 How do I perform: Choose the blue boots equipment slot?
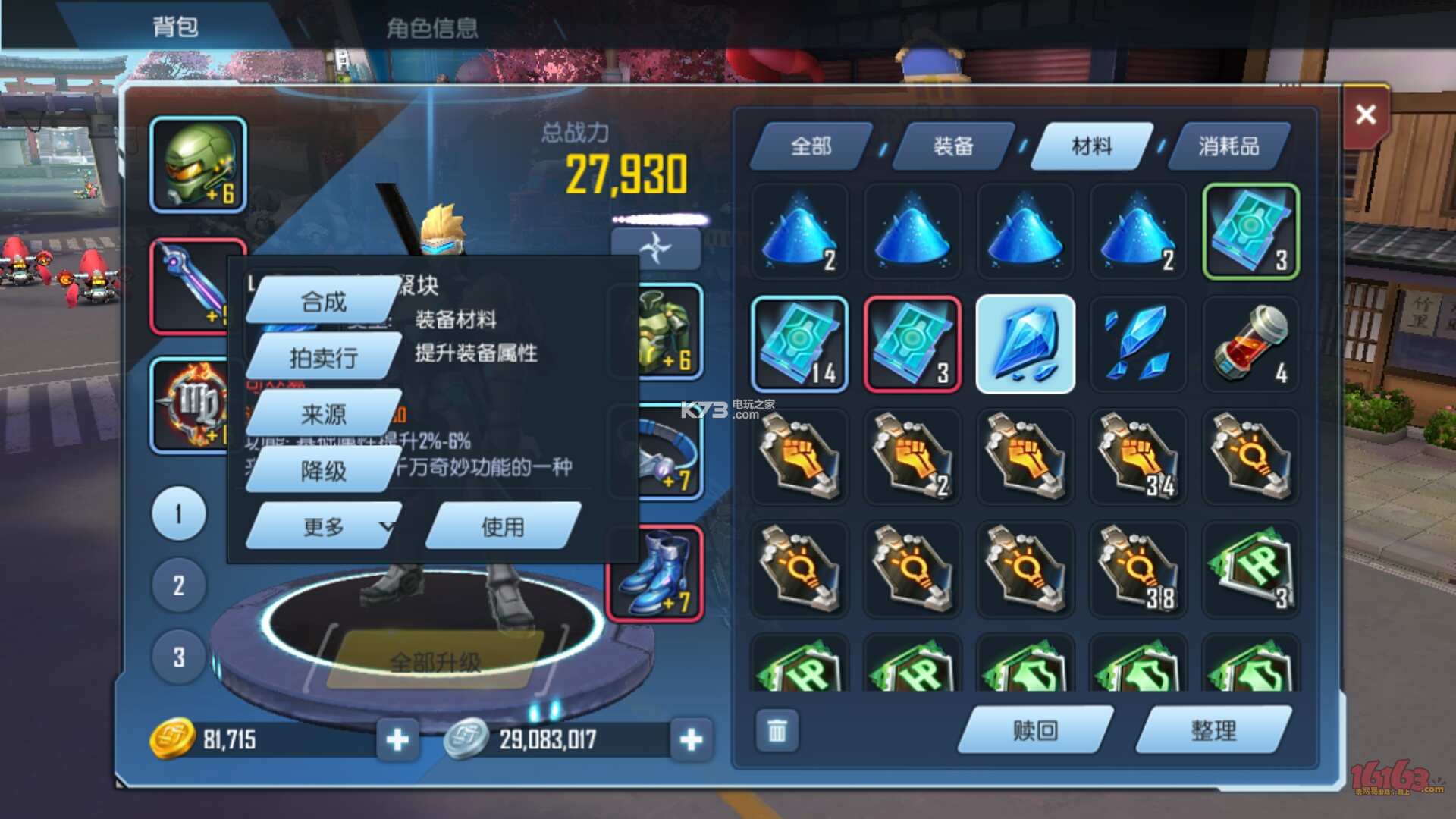tap(657, 573)
